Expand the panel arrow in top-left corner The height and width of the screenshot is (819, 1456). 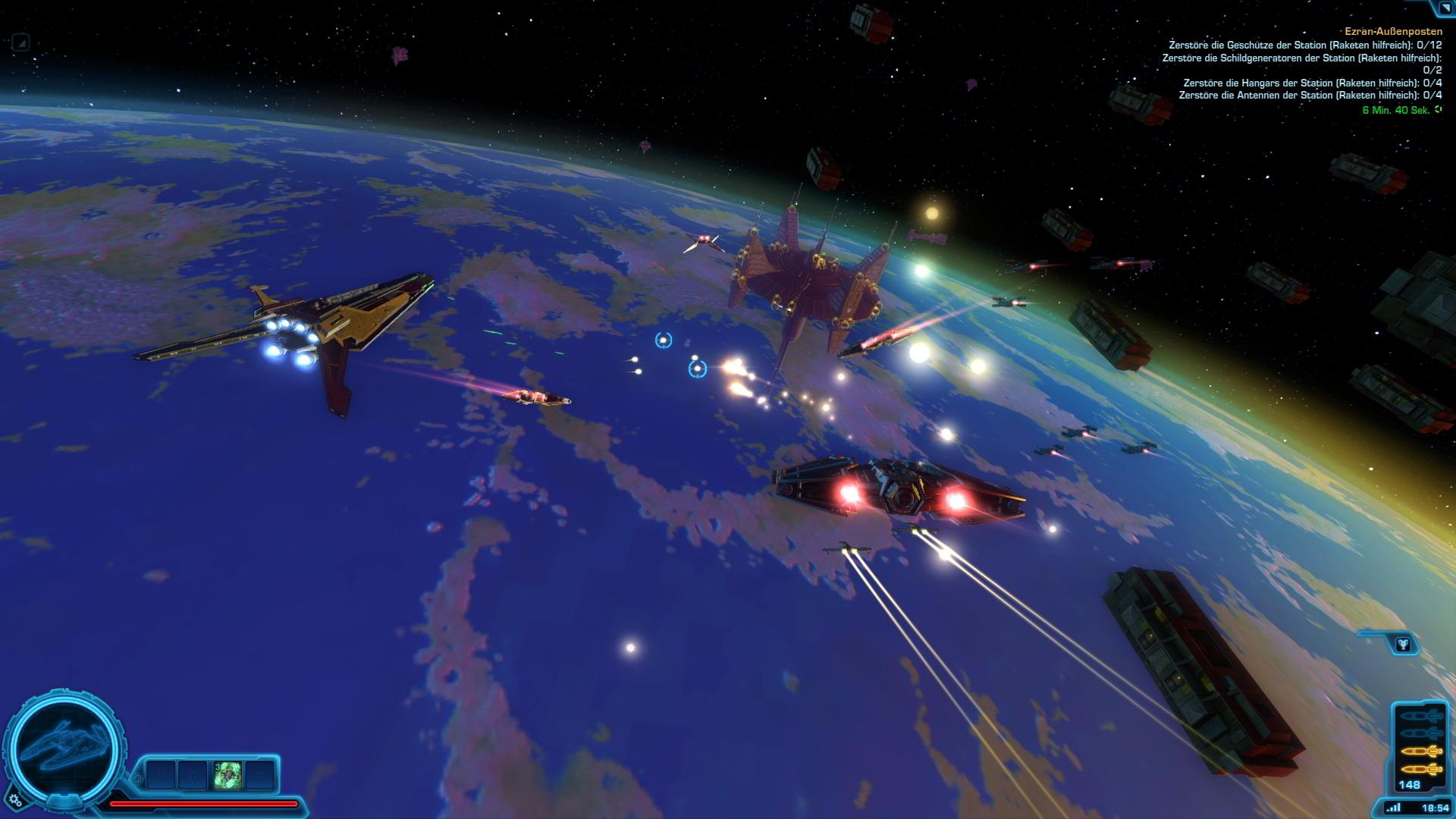20,43
